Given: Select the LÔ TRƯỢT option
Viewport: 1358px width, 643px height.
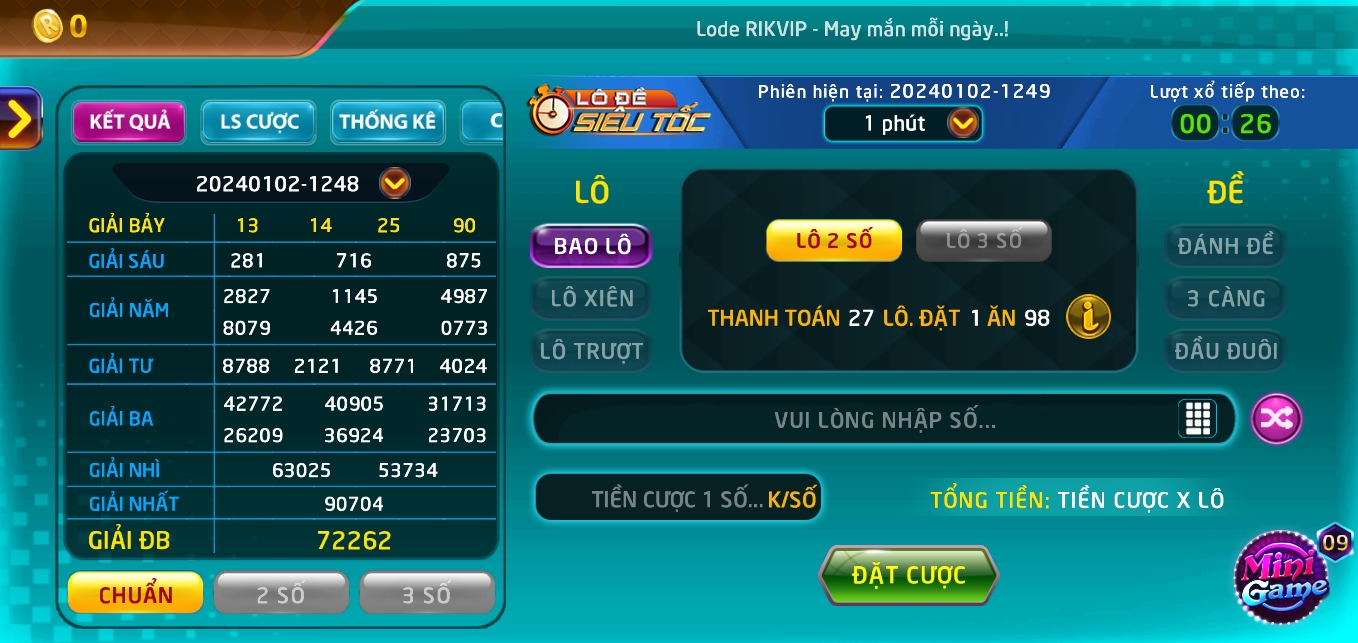Looking at the screenshot, I should point(591,351).
